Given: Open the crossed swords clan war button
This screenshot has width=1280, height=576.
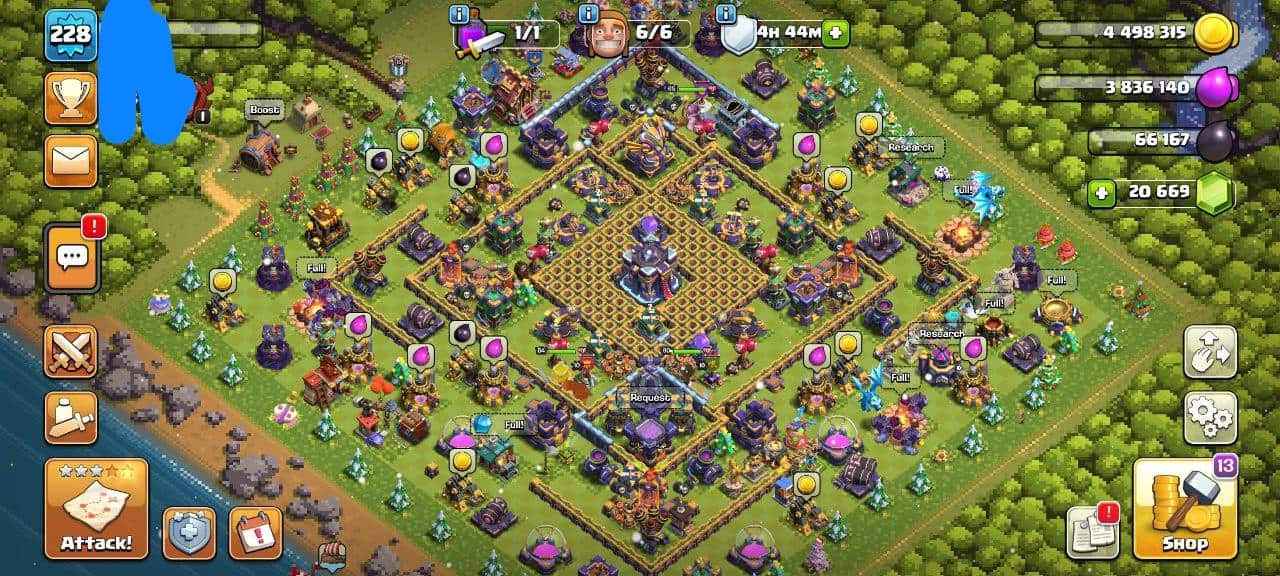Looking at the screenshot, I should coord(70,351).
